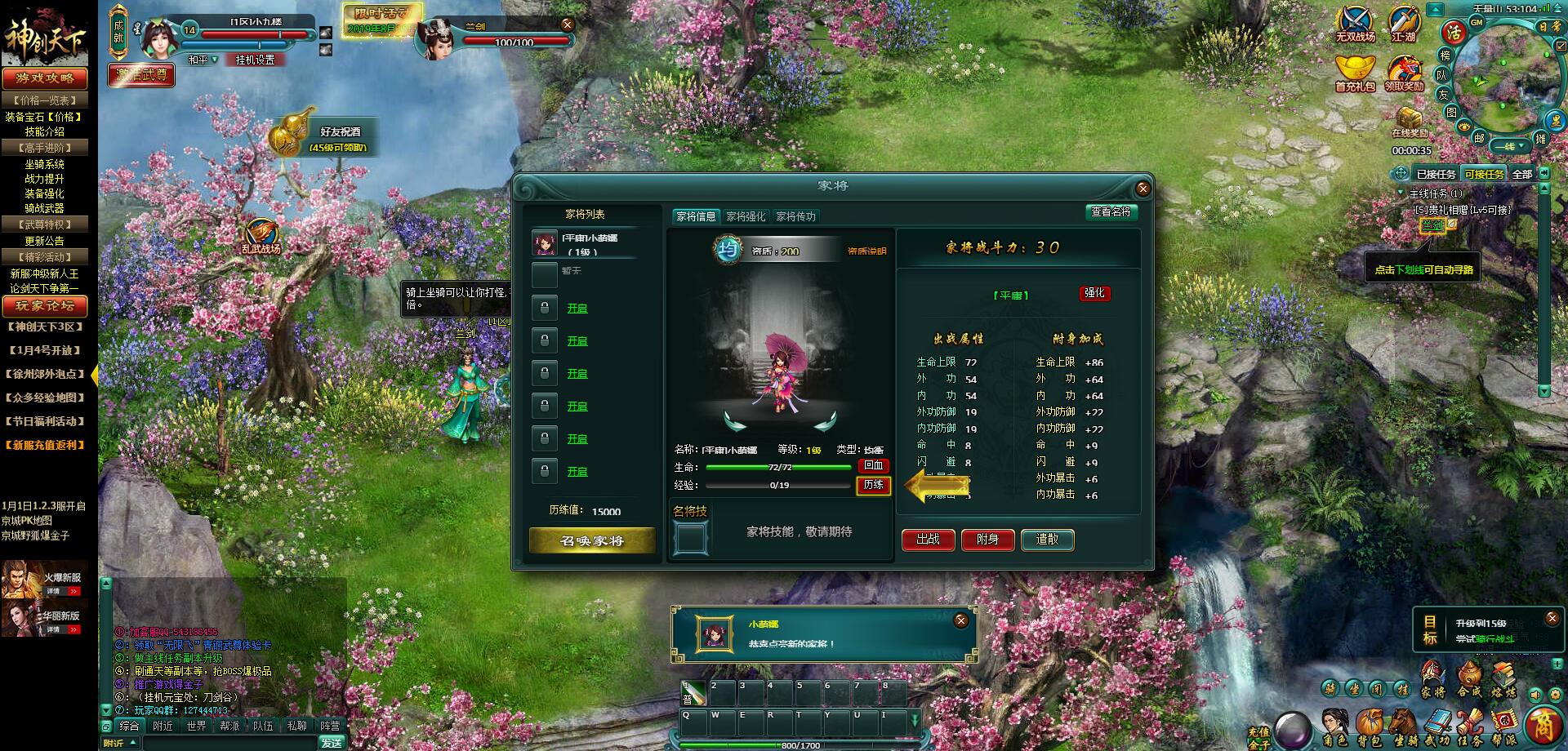Screen dimensions: 1568x751
Task: Open the 游戏攻略 guide button
Action: coord(44,78)
